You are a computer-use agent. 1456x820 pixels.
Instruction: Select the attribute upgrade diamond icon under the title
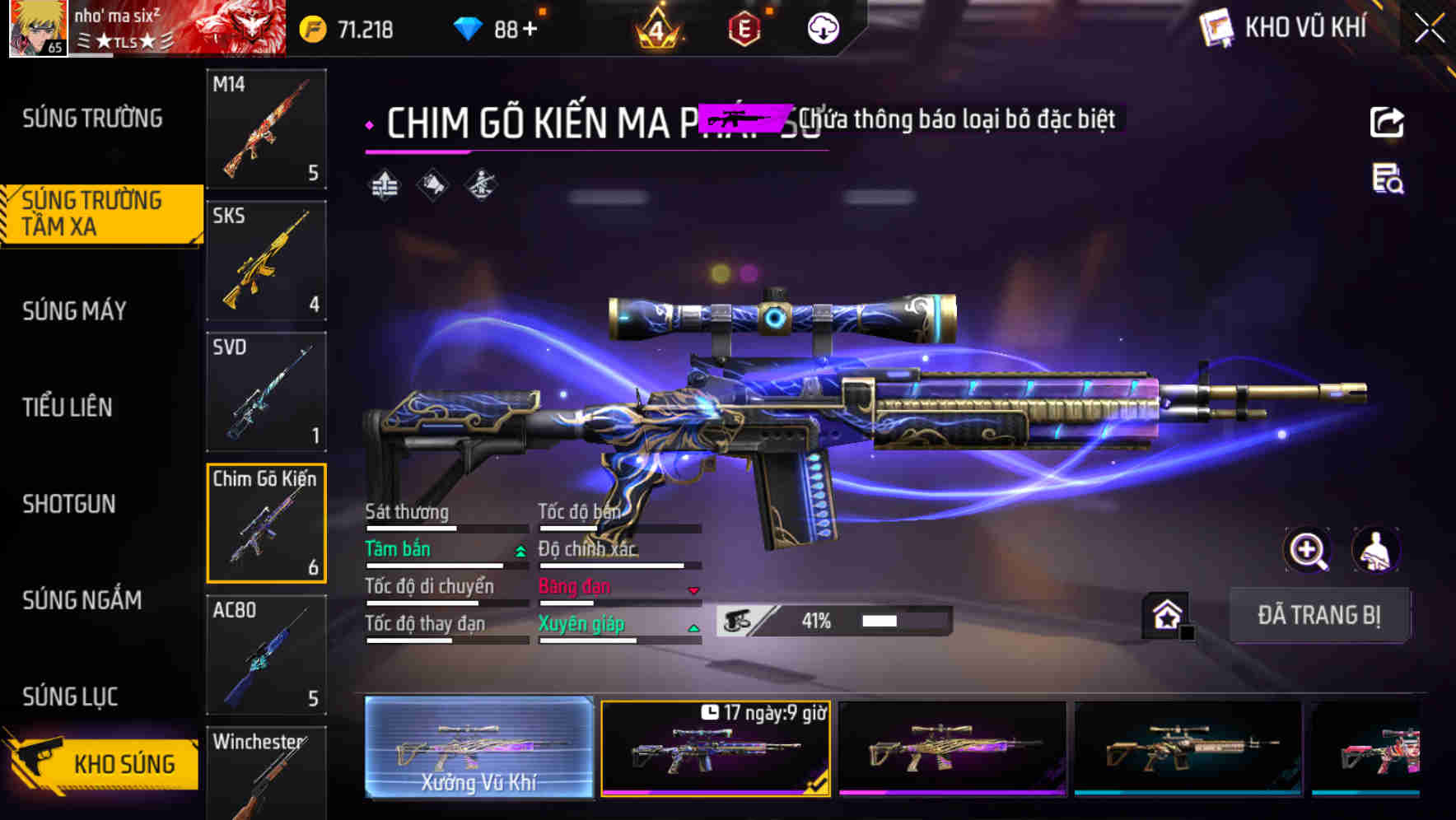click(x=384, y=184)
